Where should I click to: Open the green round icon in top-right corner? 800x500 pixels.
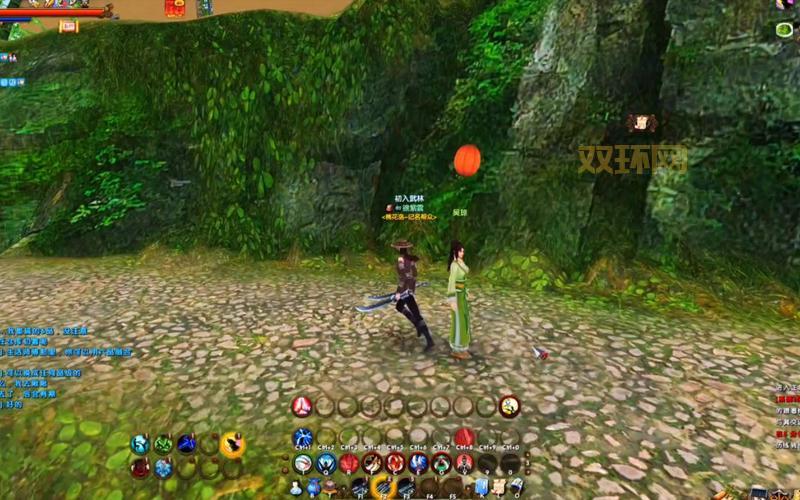coord(784,30)
